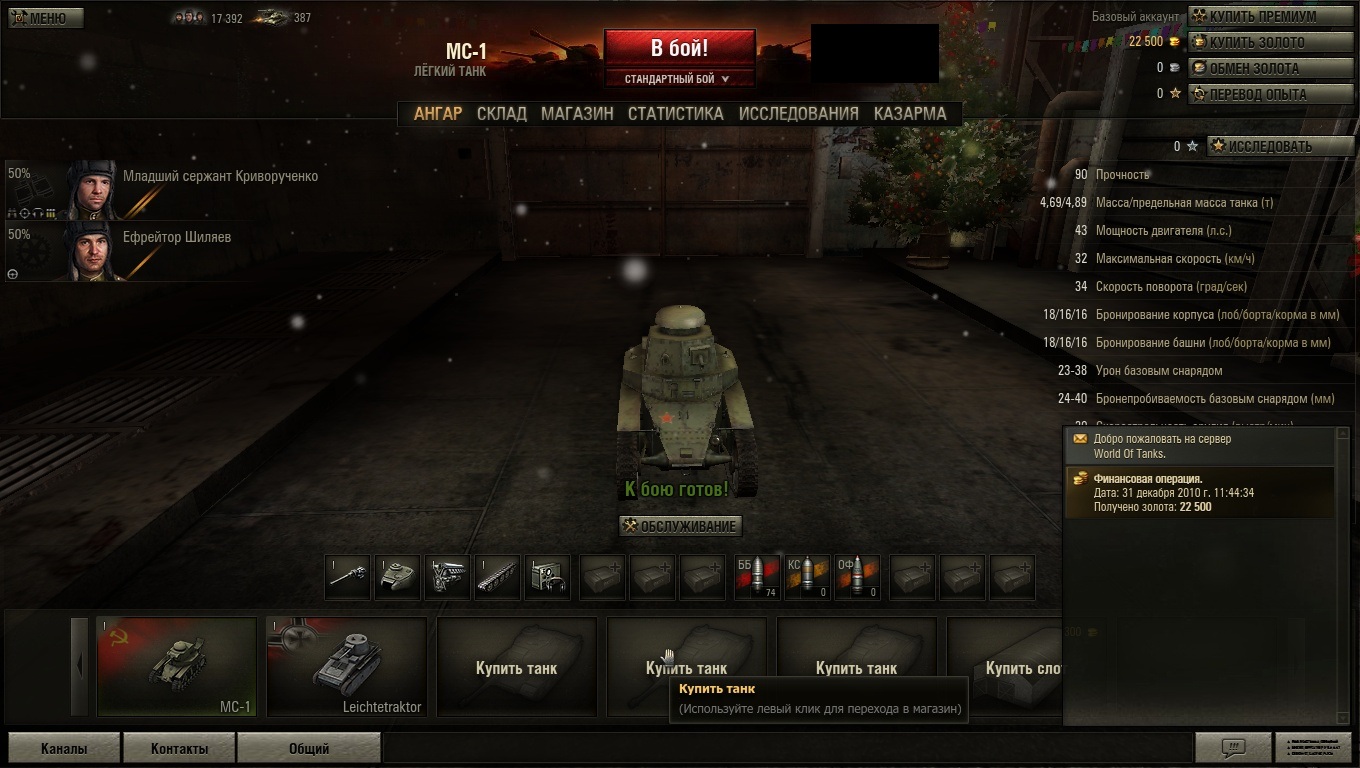The width and height of the screenshot is (1360, 768).
Task: Select the Leichtetraktor tank in carousel
Action: (x=347, y=666)
